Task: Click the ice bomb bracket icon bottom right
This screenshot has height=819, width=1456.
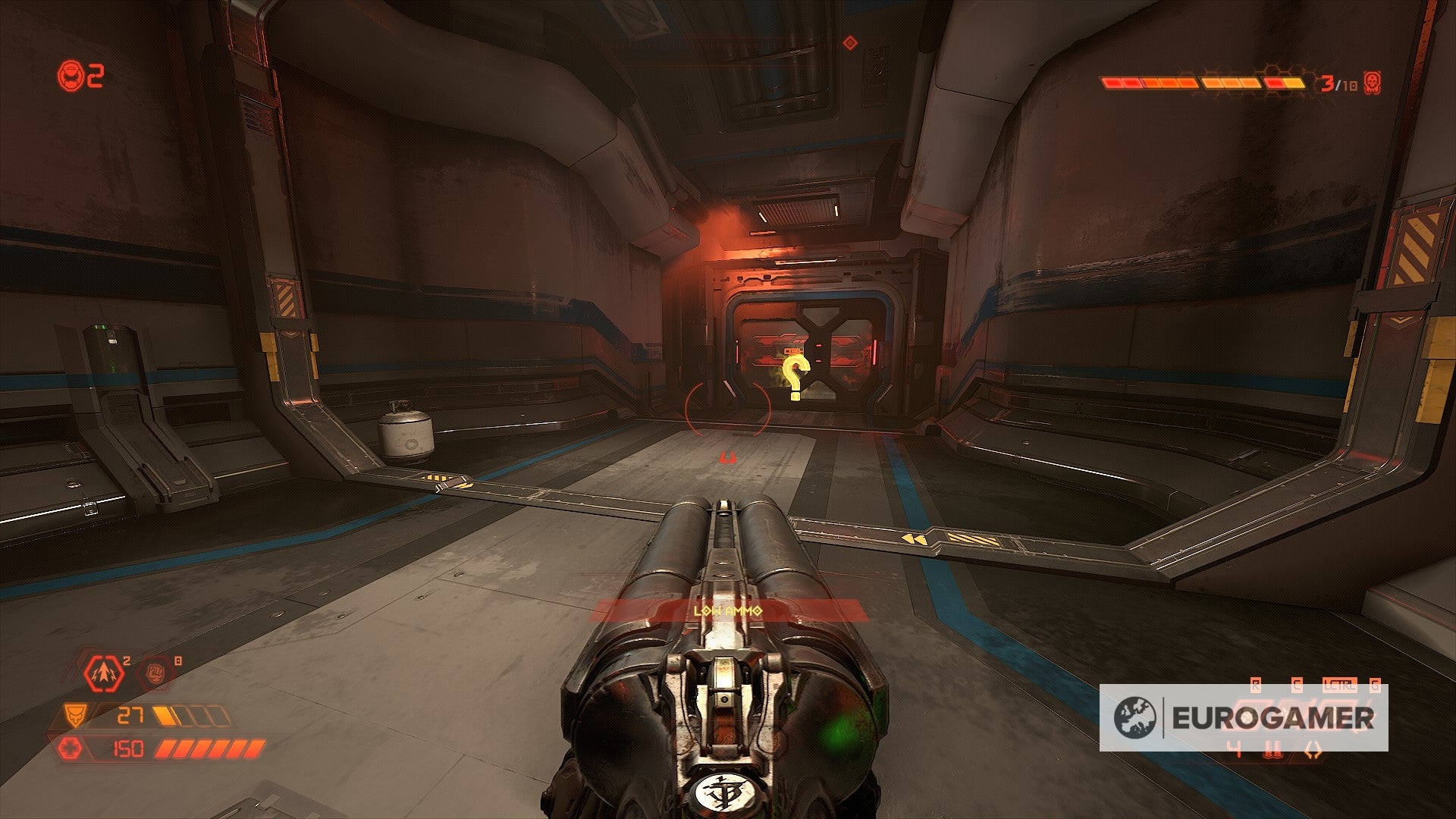Action: click(x=1313, y=751)
